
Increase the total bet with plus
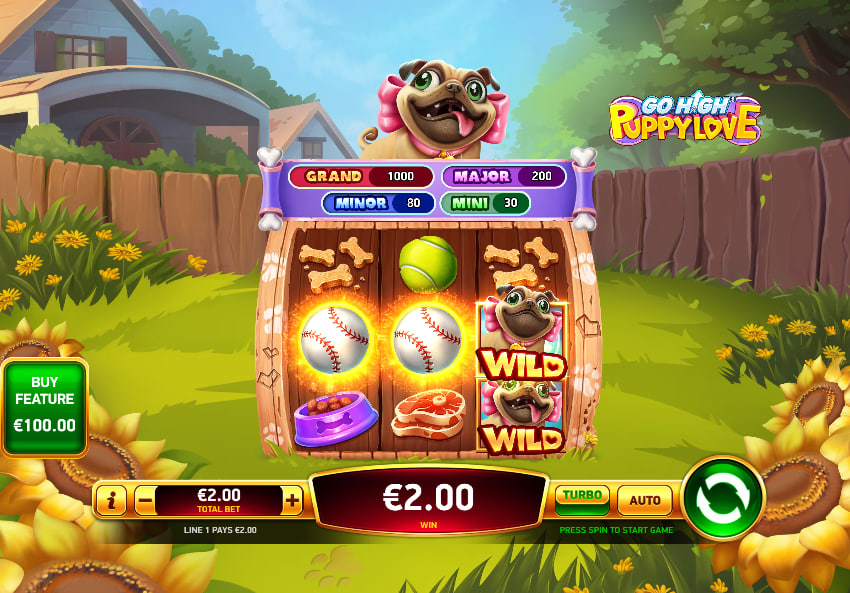[292, 500]
